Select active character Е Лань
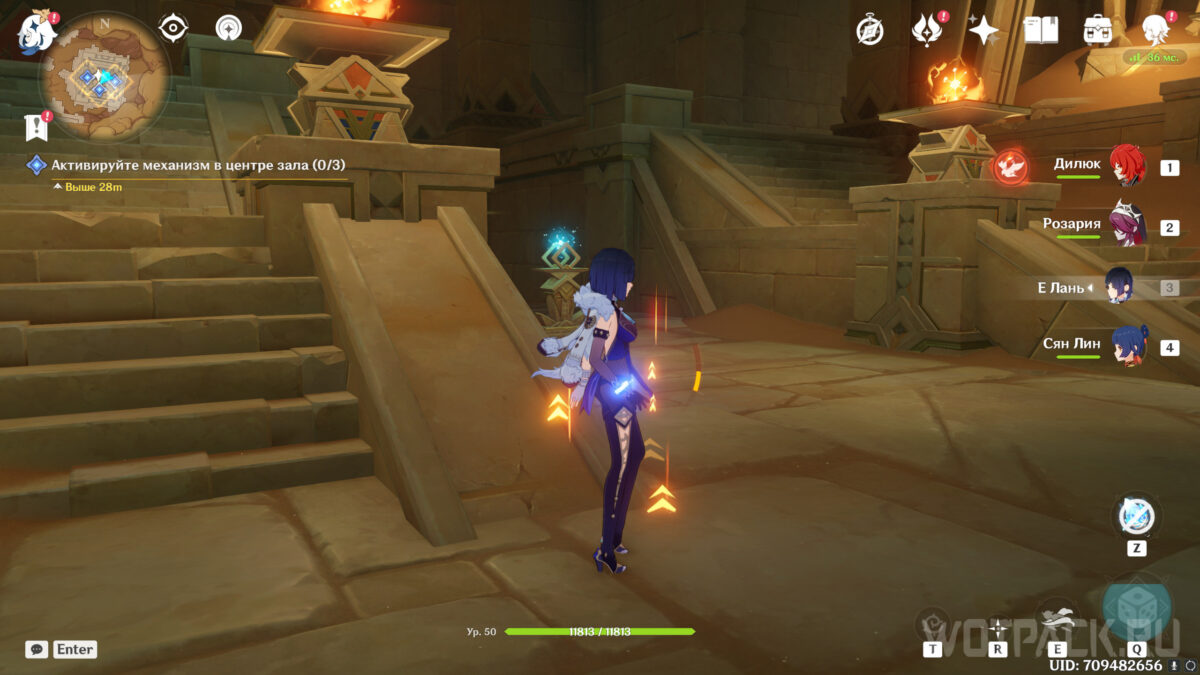This screenshot has height=675, width=1200. (x=1119, y=287)
